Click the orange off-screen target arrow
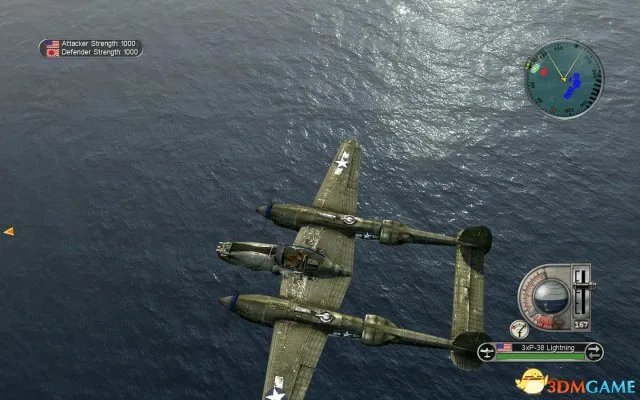This screenshot has height=400, width=640. coord(8,231)
